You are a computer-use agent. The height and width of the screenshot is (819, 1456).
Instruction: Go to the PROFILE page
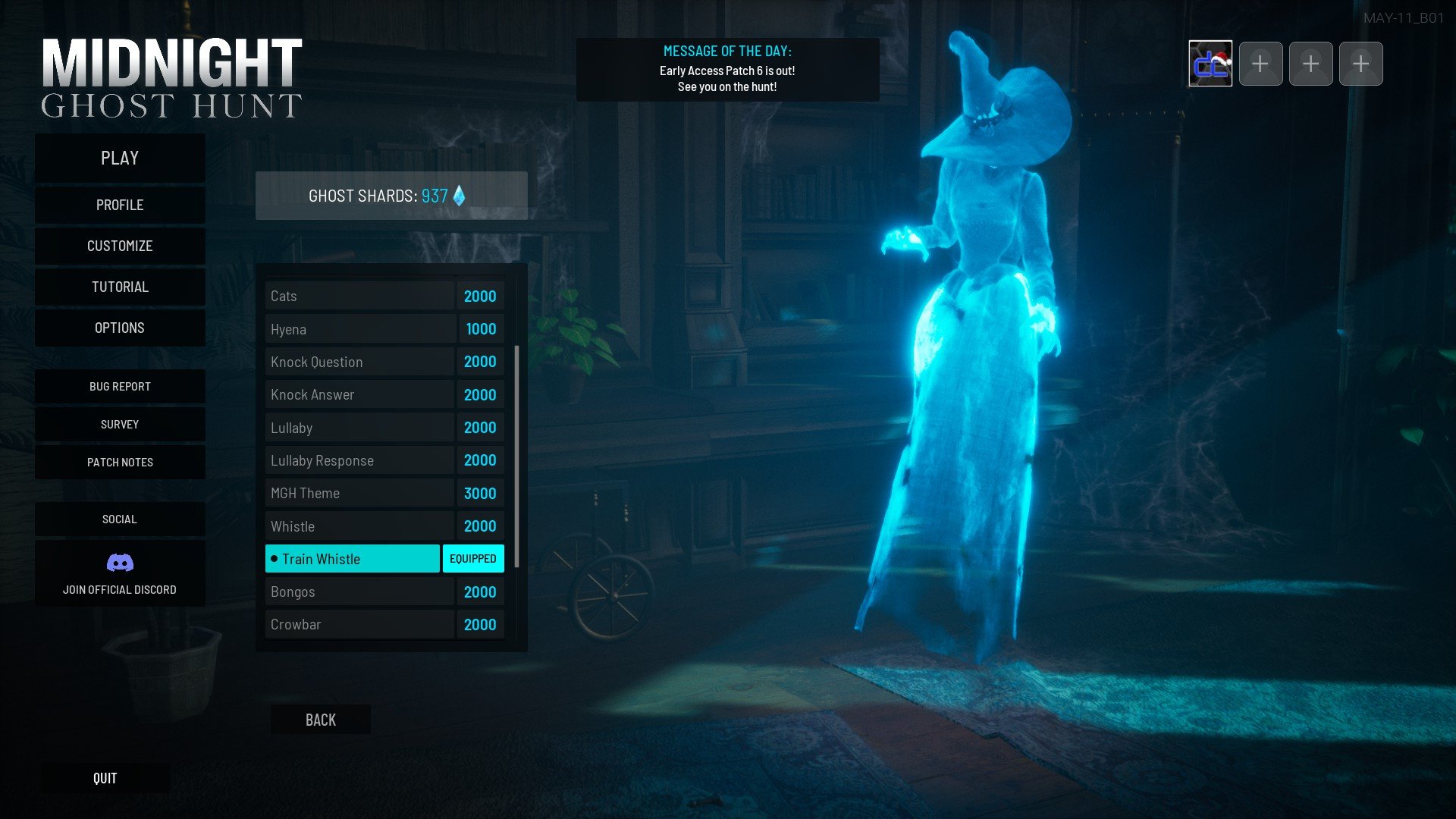point(120,205)
